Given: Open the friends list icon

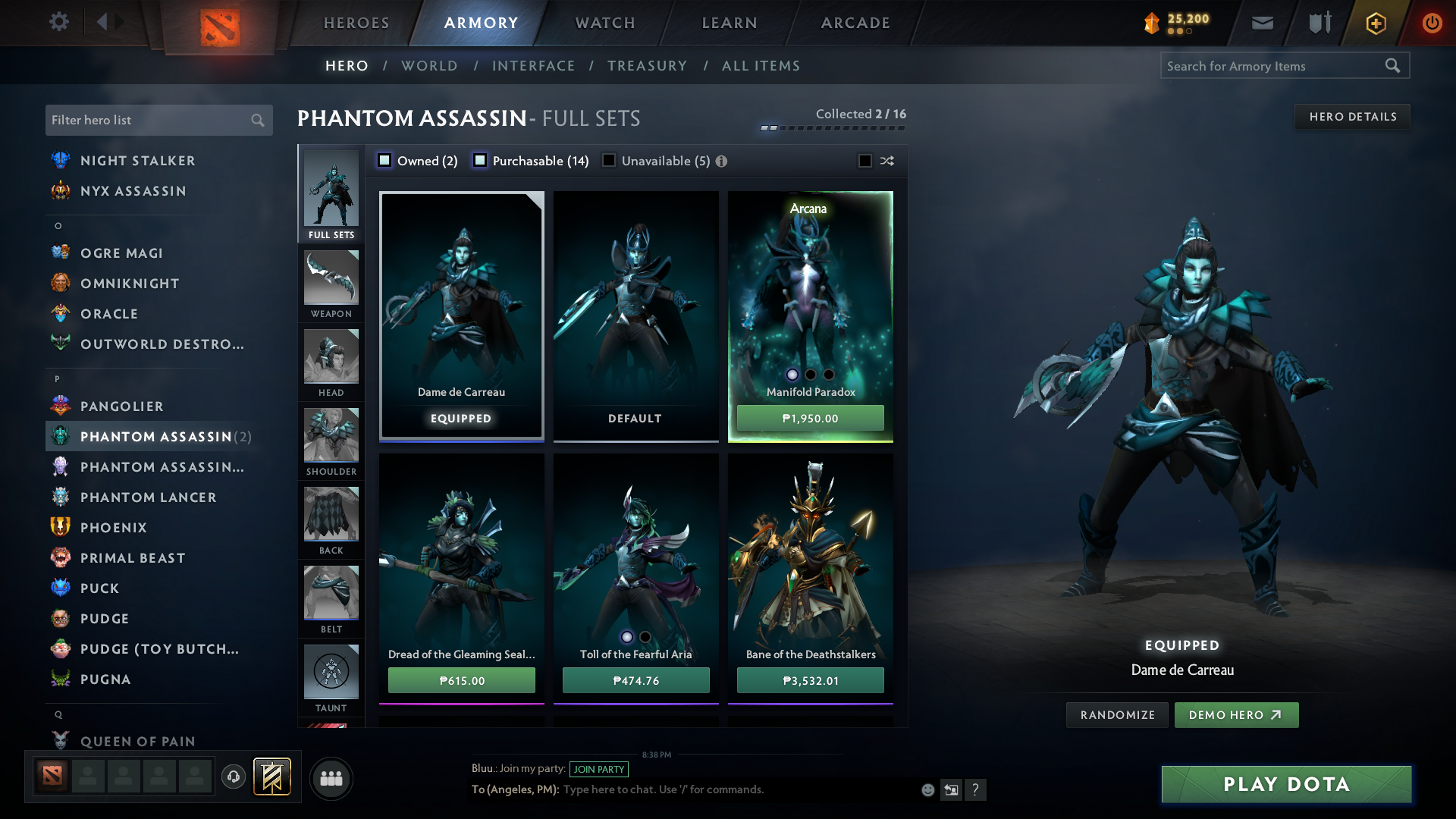Looking at the screenshot, I should coord(330,778).
